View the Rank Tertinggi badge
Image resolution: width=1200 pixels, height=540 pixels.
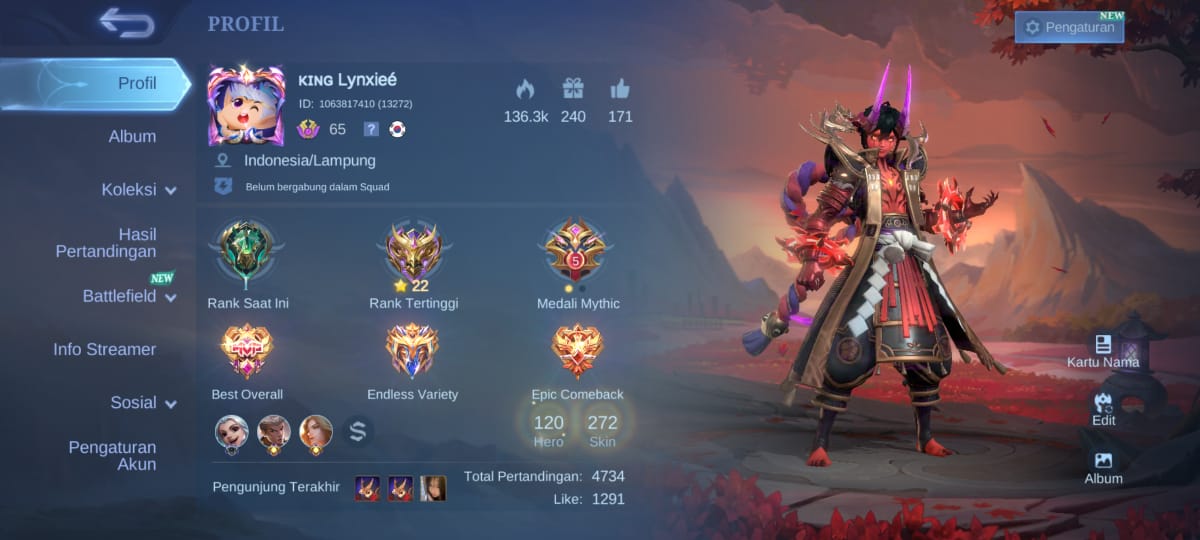[x=413, y=252]
